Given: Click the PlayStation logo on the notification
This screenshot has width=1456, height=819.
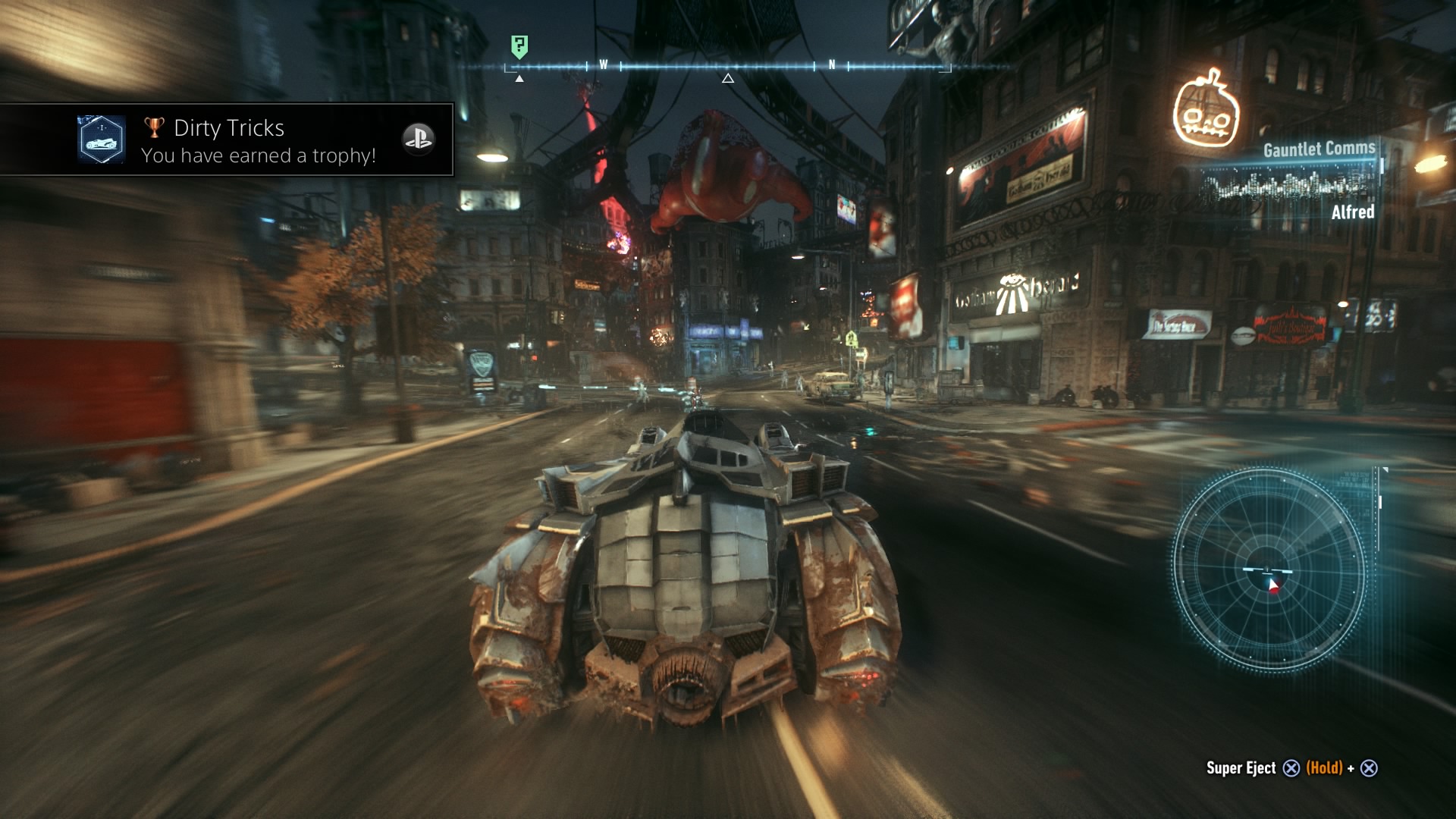Looking at the screenshot, I should pos(418,139).
